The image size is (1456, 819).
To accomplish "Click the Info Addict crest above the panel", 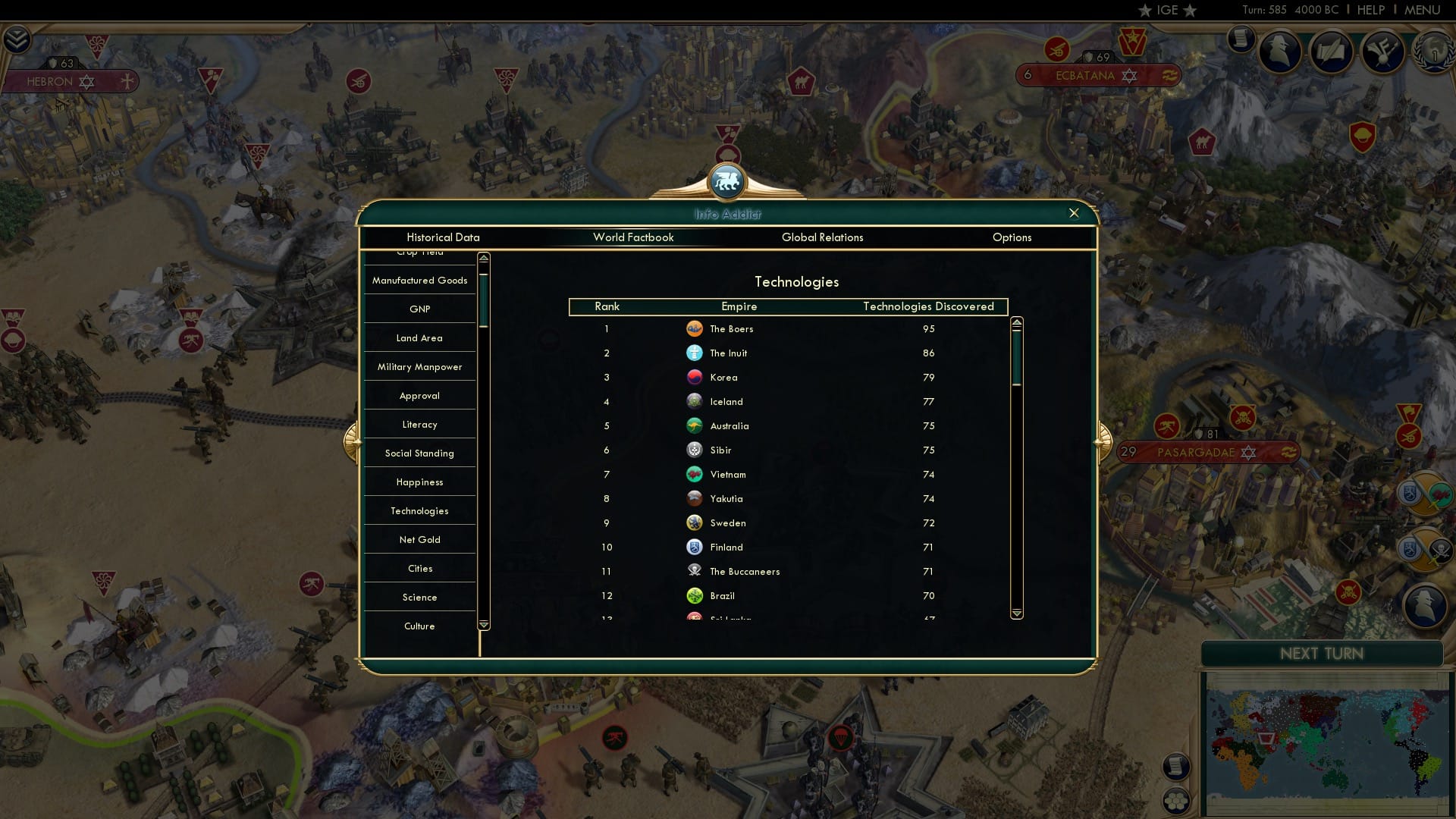I will pos(728,181).
